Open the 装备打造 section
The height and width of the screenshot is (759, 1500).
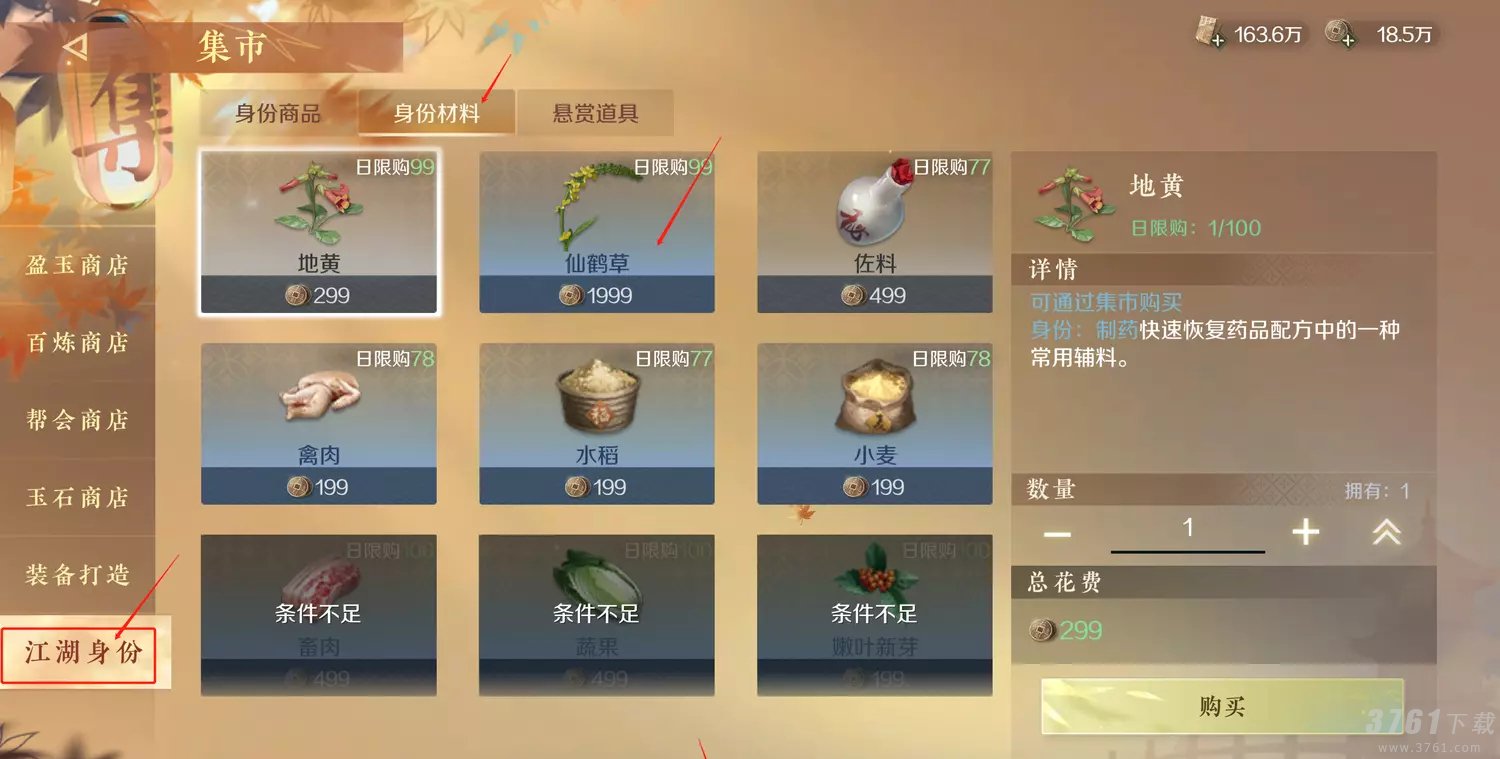[x=75, y=575]
